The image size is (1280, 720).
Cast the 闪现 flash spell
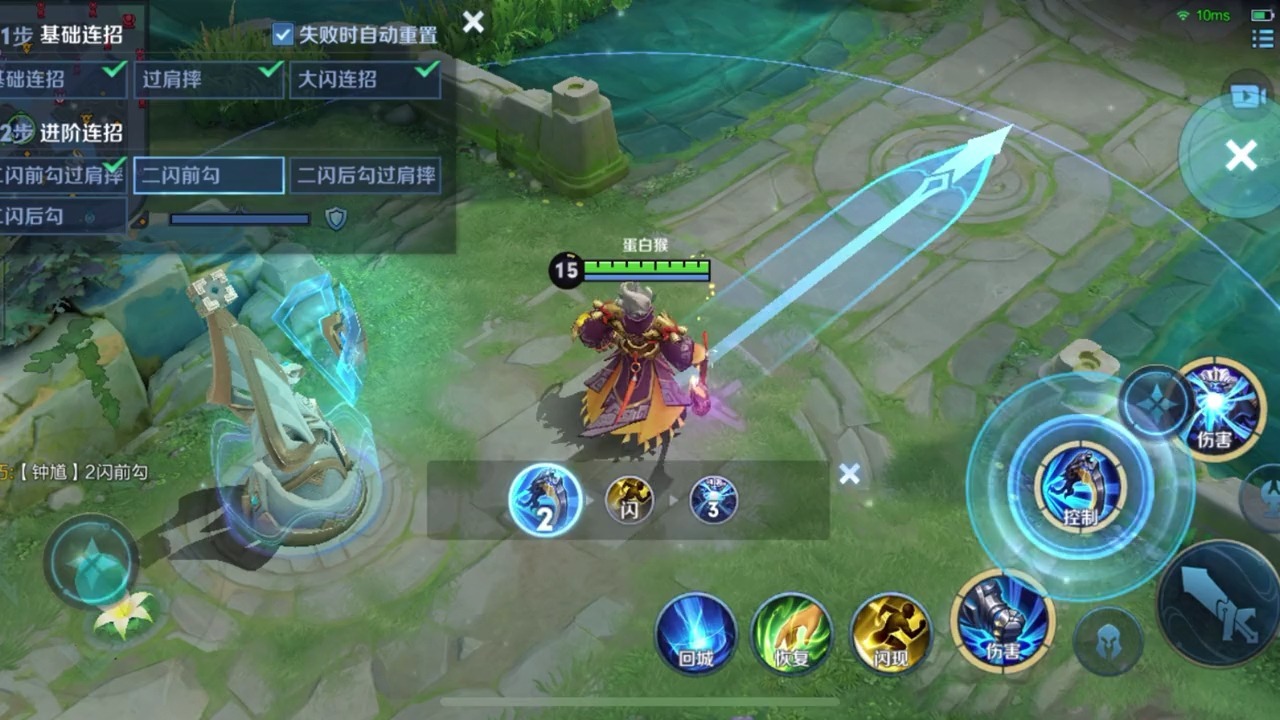pyautogui.click(x=890, y=633)
